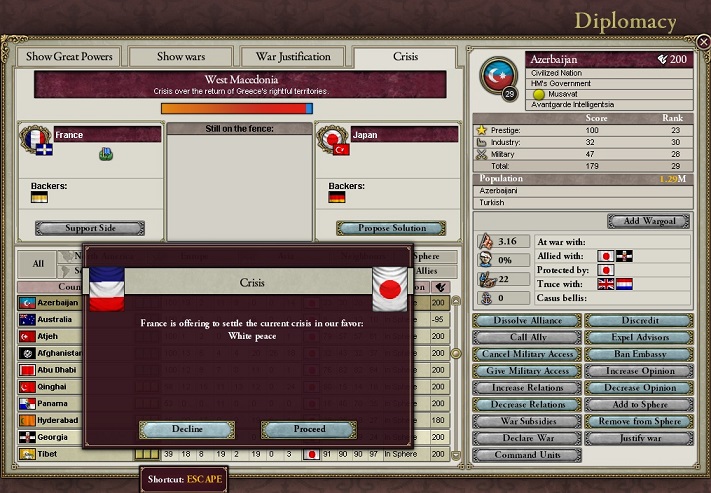Select the Crisis tab
The width and height of the screenshot is (711, 493).
[404, 57]
